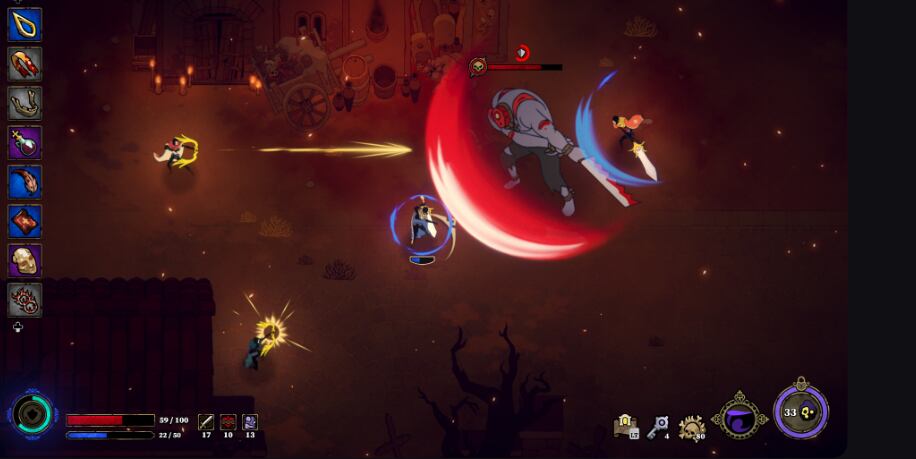Click the red clawed eye relic

tap(25, 299)
